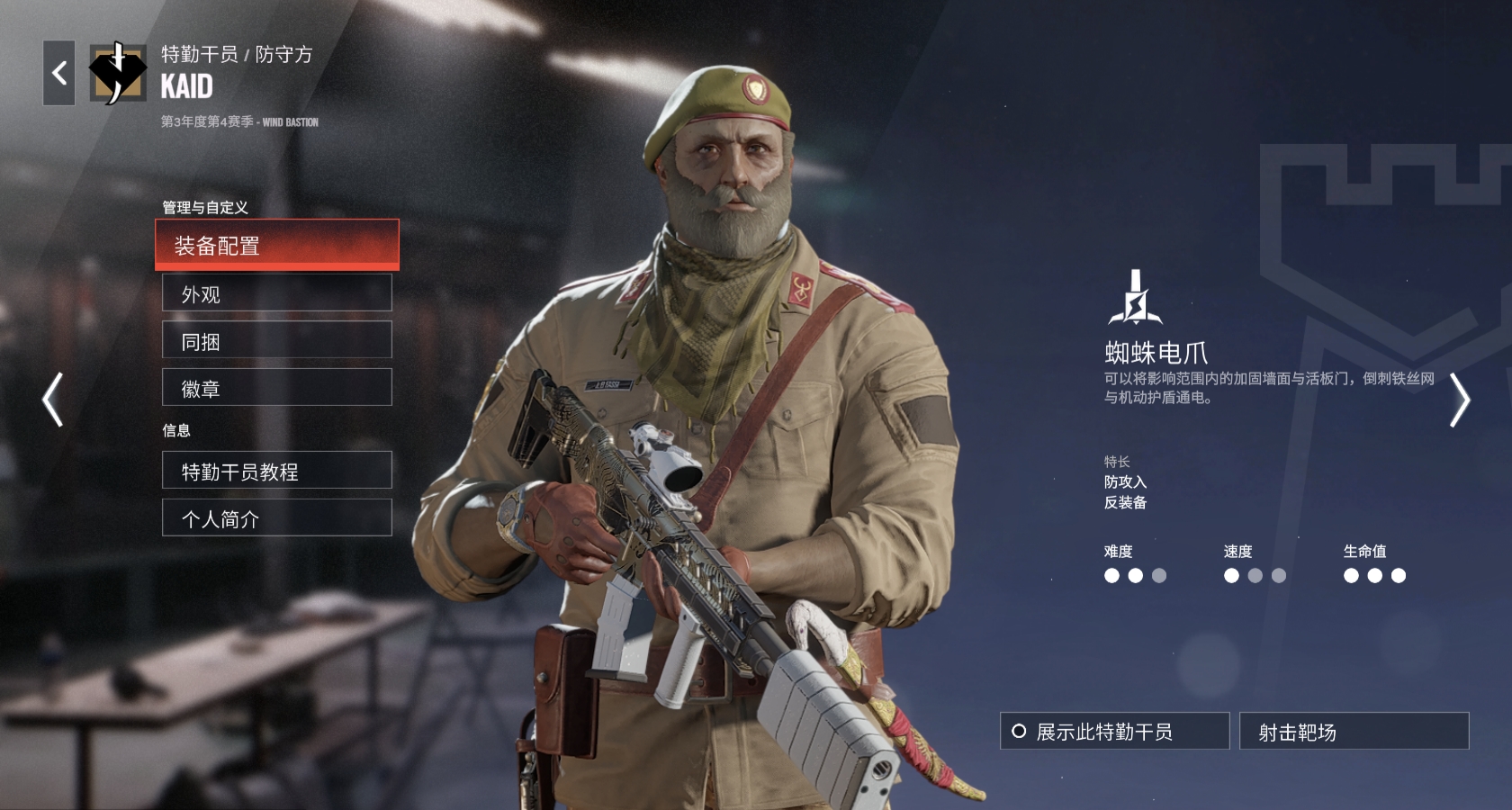Open the 装备配置 loadout menu
1512x810 pixels.
click(276, 245)
